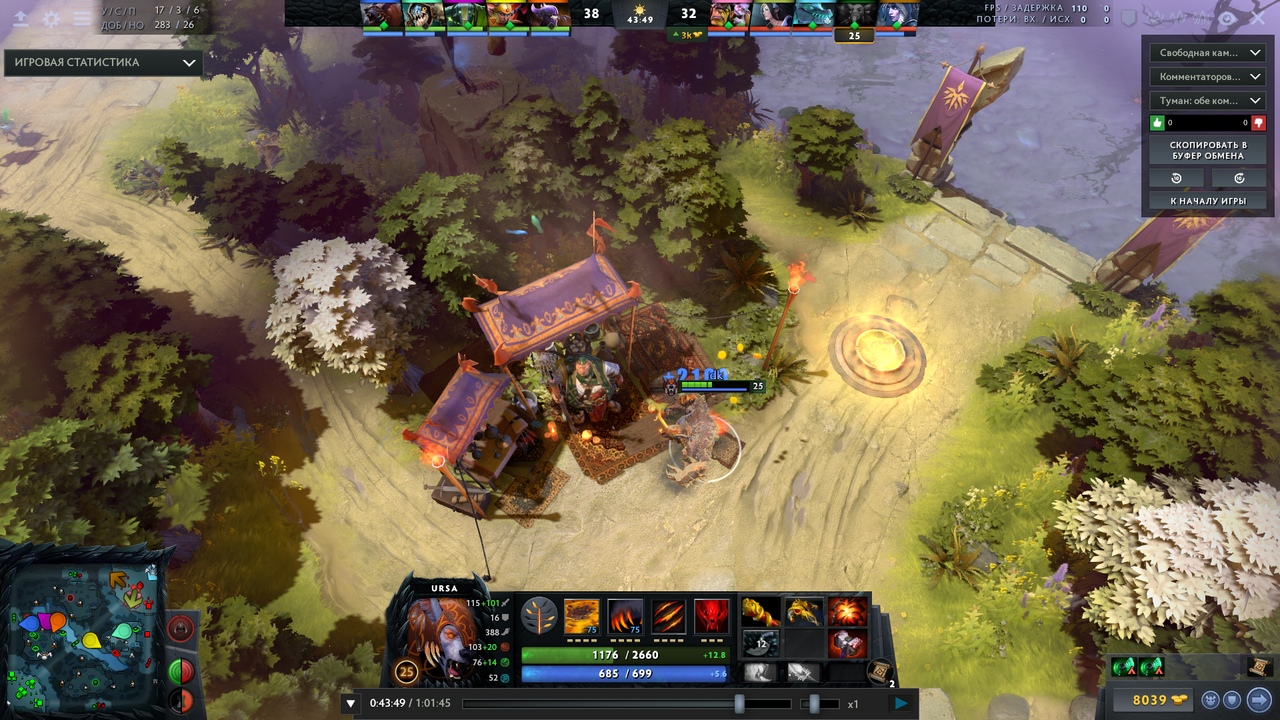The image size is (1280, 720).
Task: Skip the replay forward ten seconds
Action: 1240,178
